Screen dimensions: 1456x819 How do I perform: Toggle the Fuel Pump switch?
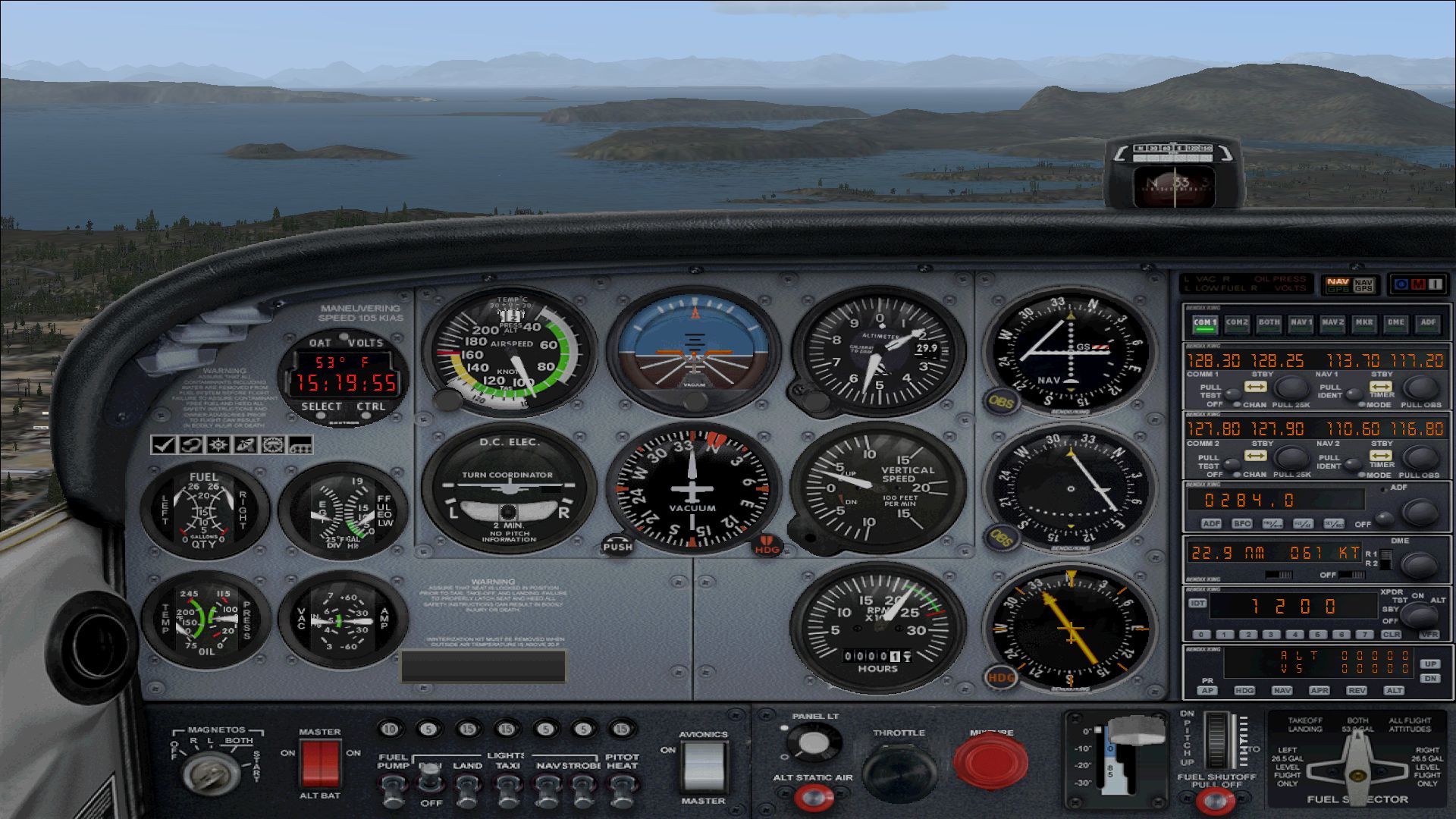tap(392, 792)
